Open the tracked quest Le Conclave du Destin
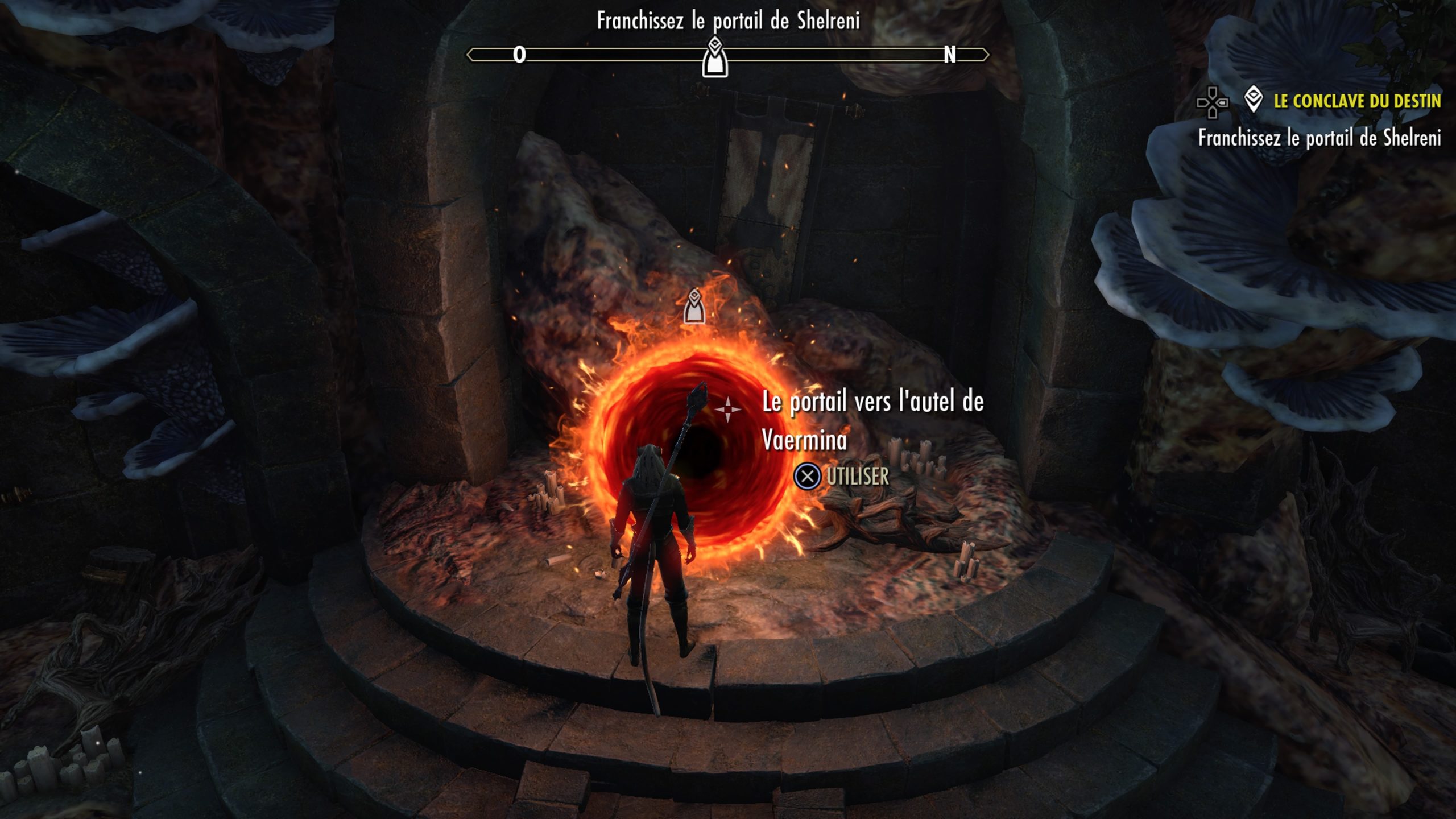1456x819 pixels. tap(1356, 101)
